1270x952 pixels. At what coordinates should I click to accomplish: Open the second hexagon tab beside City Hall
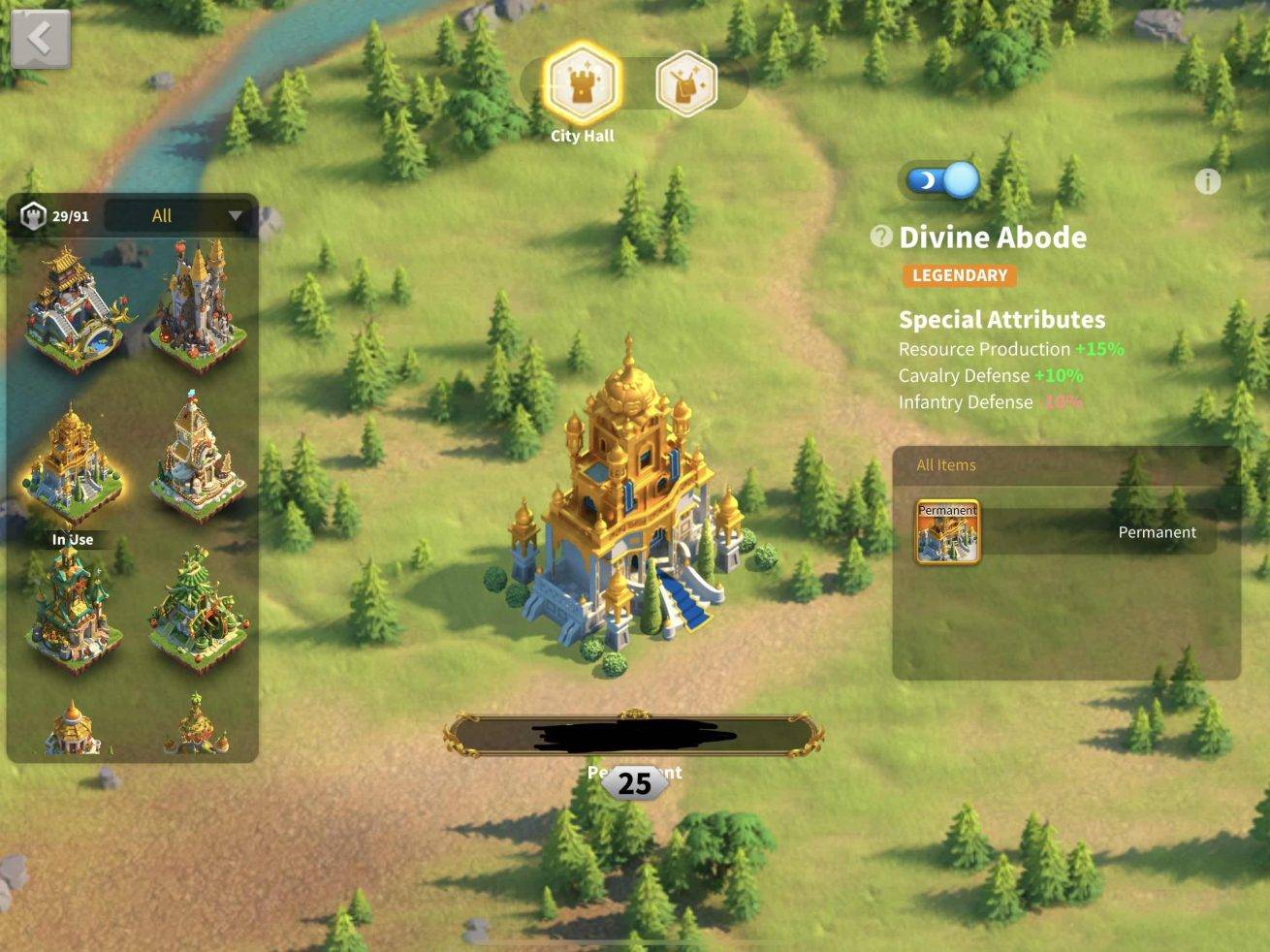coord(686,84)
